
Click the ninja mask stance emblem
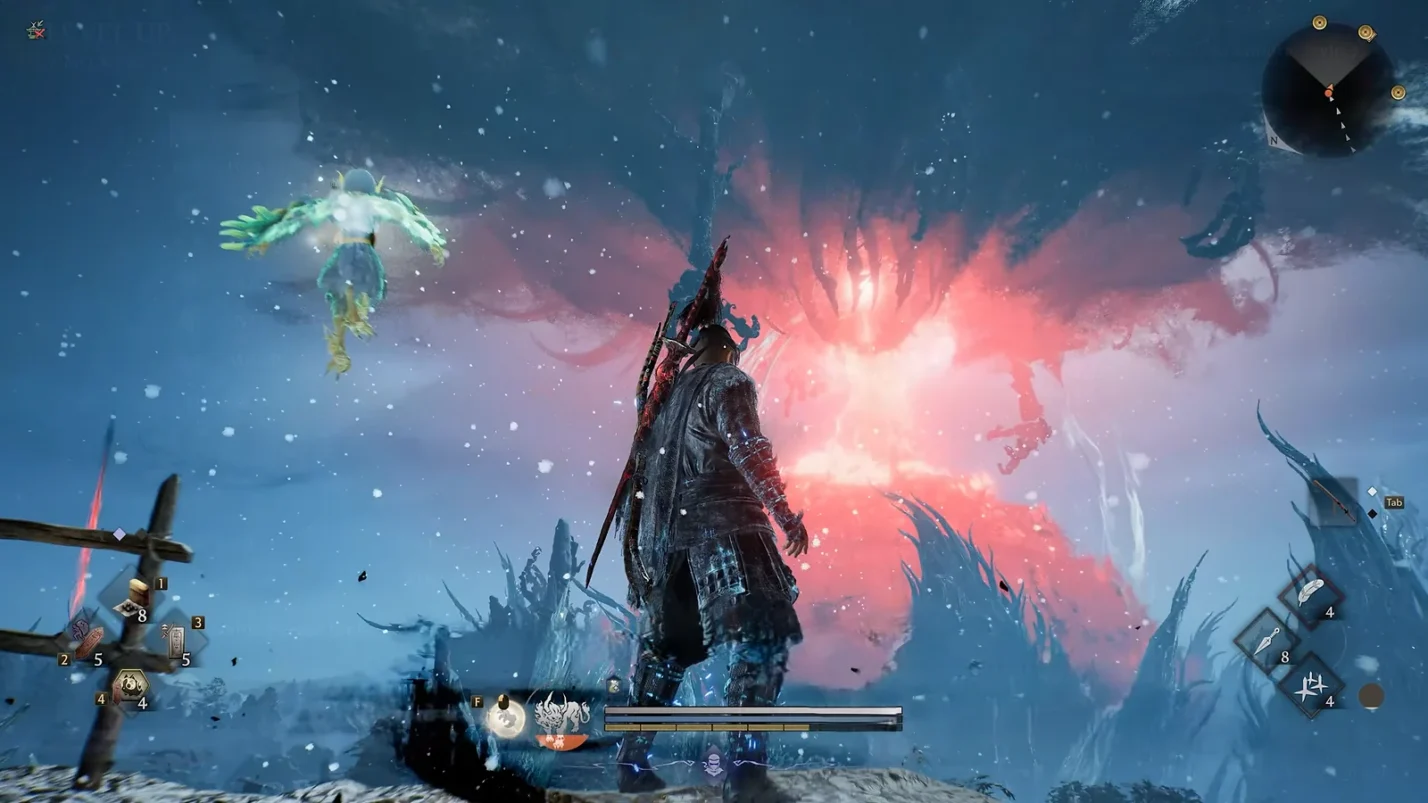point(713,764)
